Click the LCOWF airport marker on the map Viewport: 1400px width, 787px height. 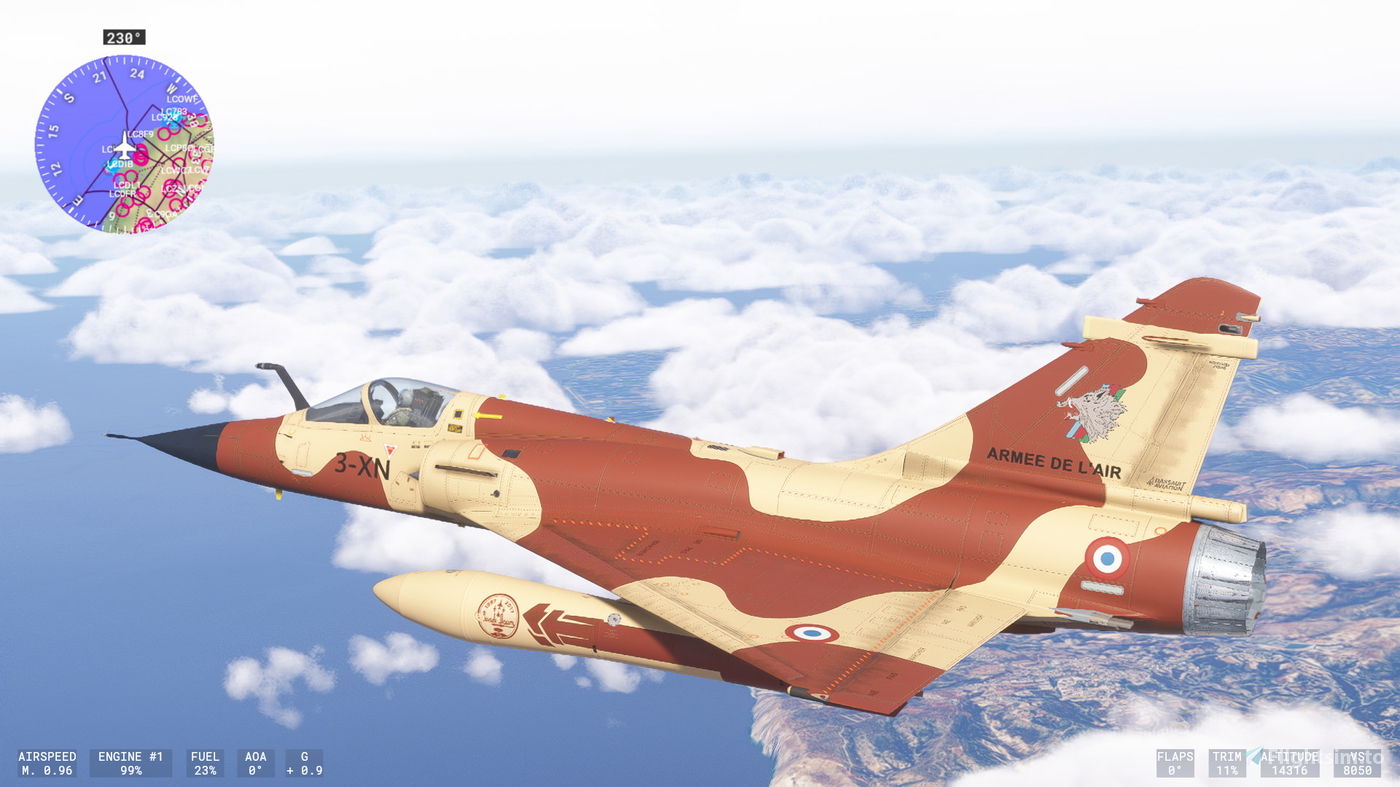(182, 99)
